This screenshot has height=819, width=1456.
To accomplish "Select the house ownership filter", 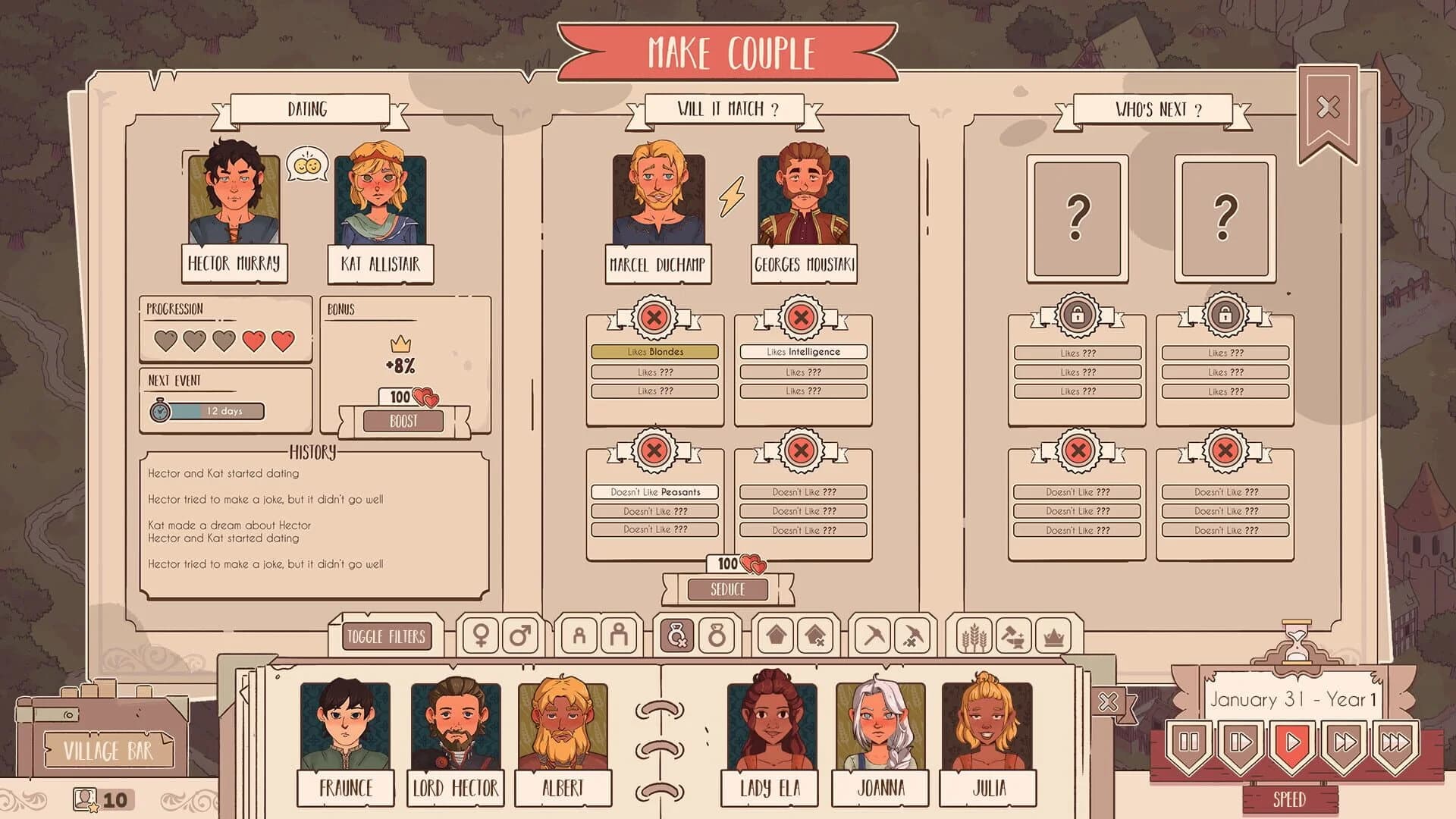I will click(776, 635).
